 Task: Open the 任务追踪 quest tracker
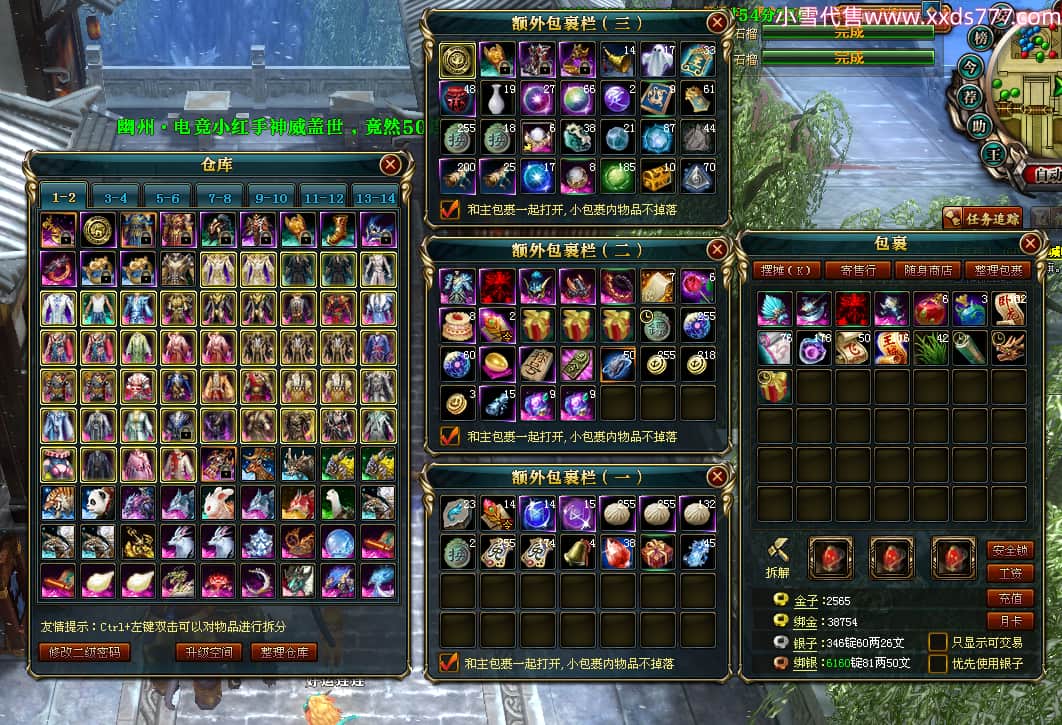pos(982,218)
